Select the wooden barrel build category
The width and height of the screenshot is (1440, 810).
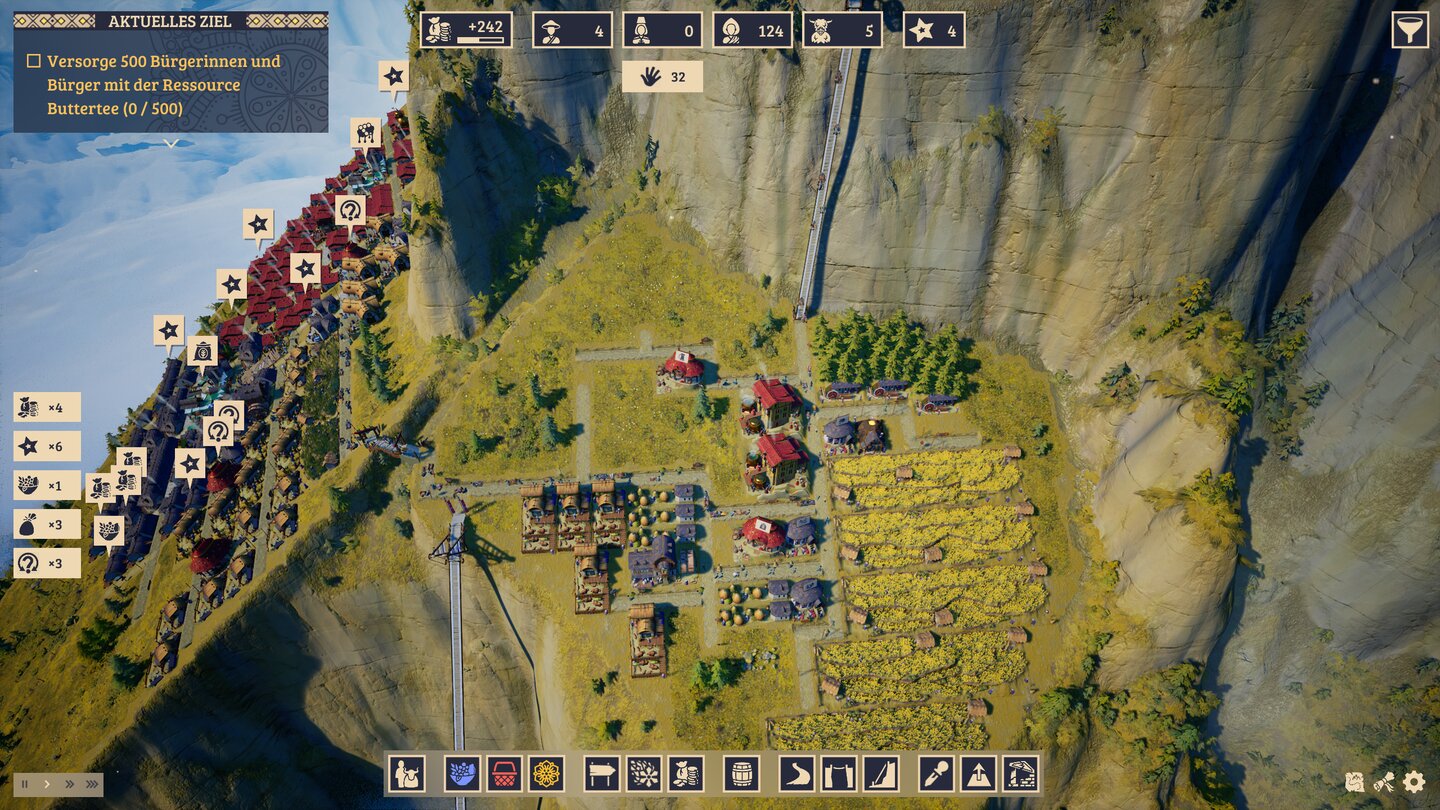click(741, 774)
